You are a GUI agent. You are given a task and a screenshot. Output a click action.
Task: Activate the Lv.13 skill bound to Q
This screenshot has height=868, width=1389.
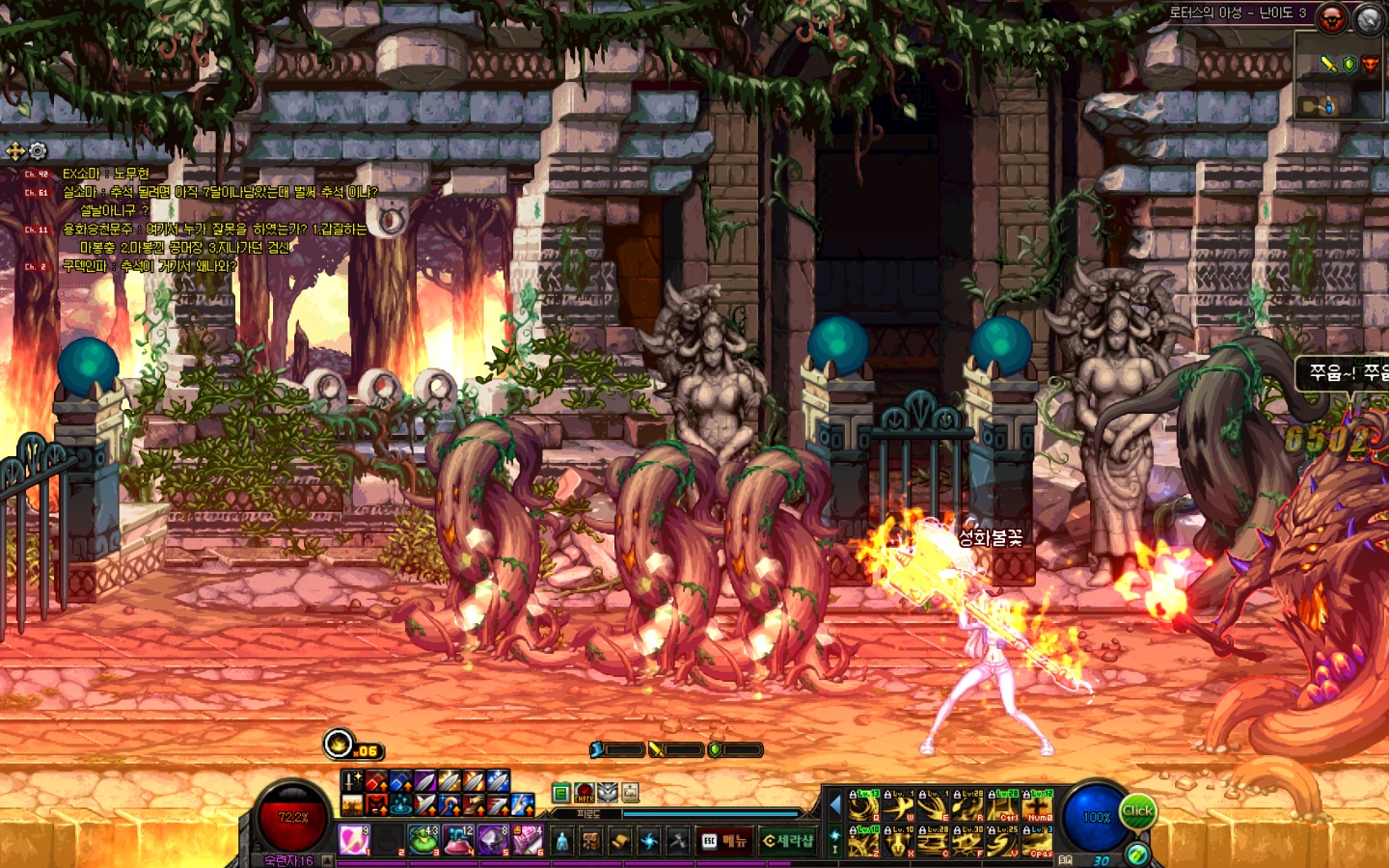point(863,805)
